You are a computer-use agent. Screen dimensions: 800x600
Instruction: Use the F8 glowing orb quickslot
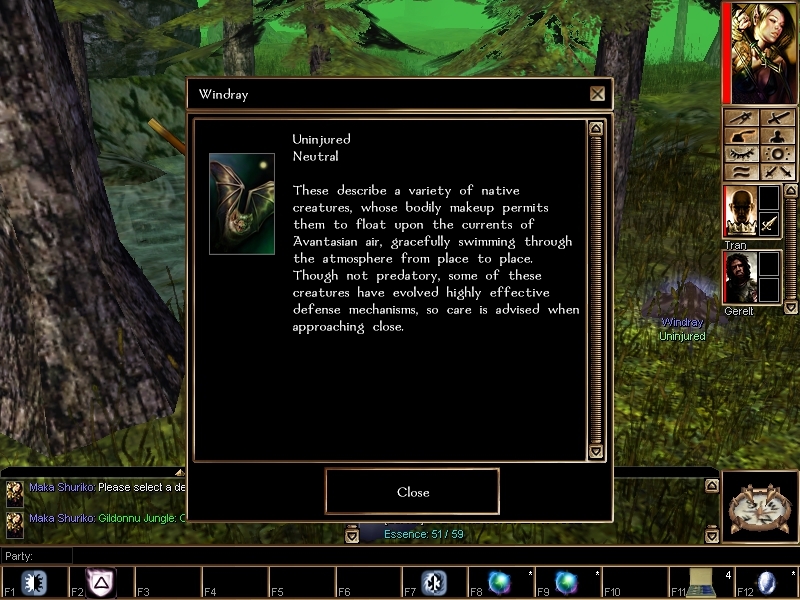(500, 582)
